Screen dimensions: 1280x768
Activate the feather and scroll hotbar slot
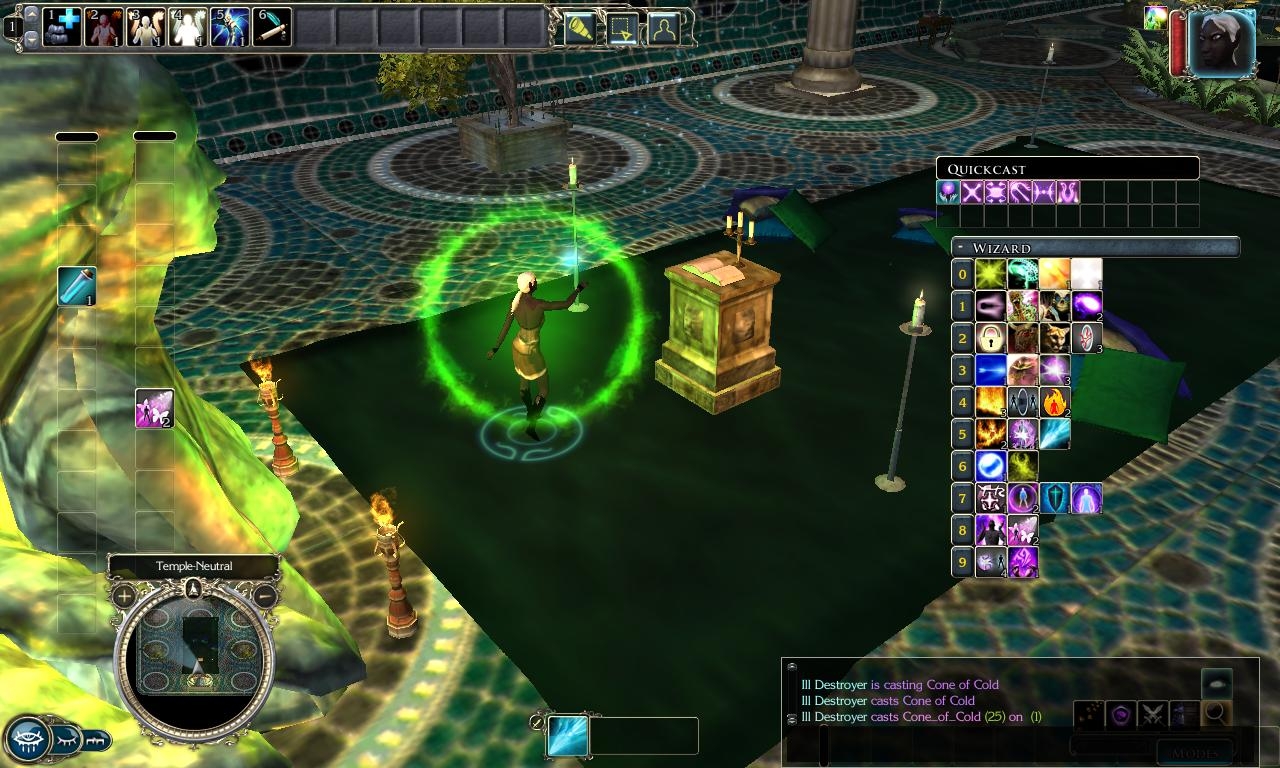tap(272, 27)
